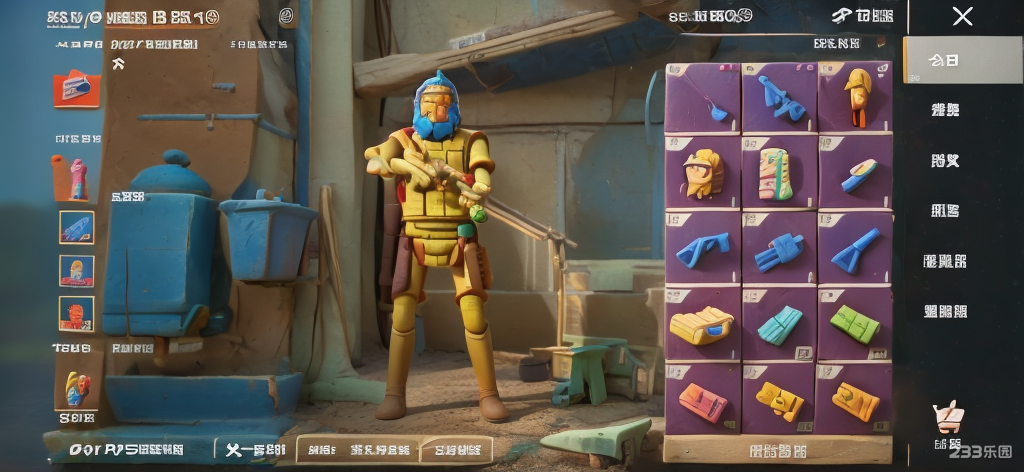
Task: Select the blue item hanging on a string
Action: click(702, 97)
